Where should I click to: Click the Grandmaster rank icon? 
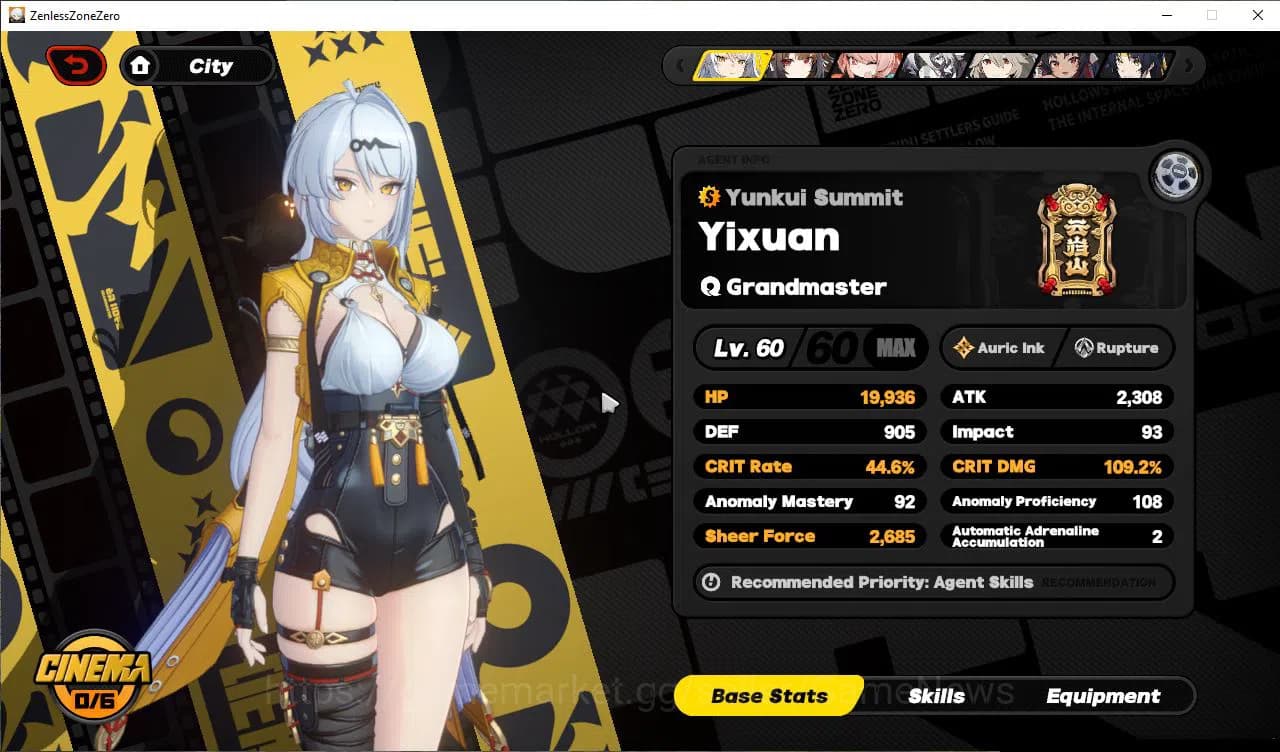[x=709, y=286]
